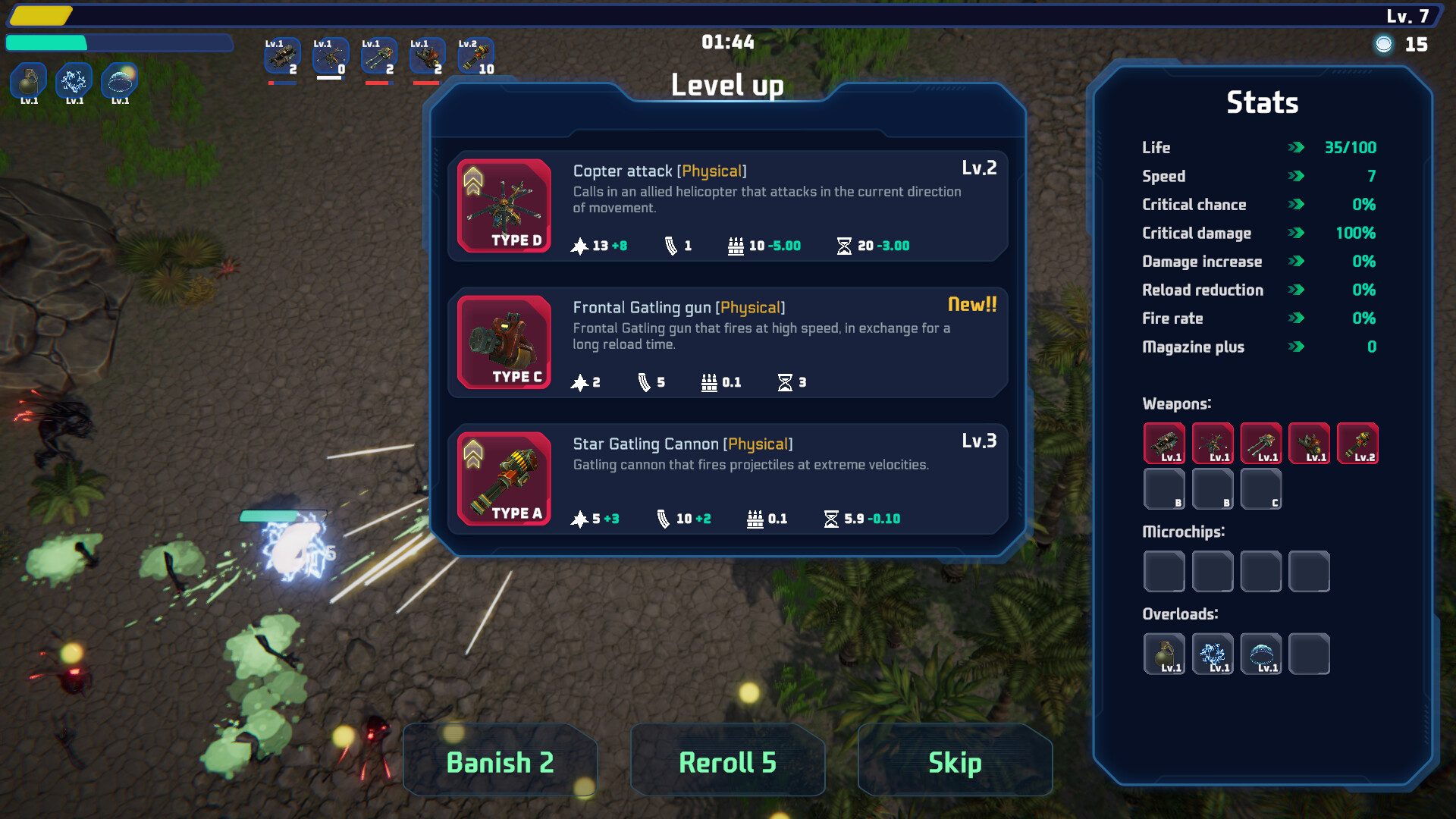Click the empty fourth Overloads slot
1456x819 pixels.
[1310, 653]
